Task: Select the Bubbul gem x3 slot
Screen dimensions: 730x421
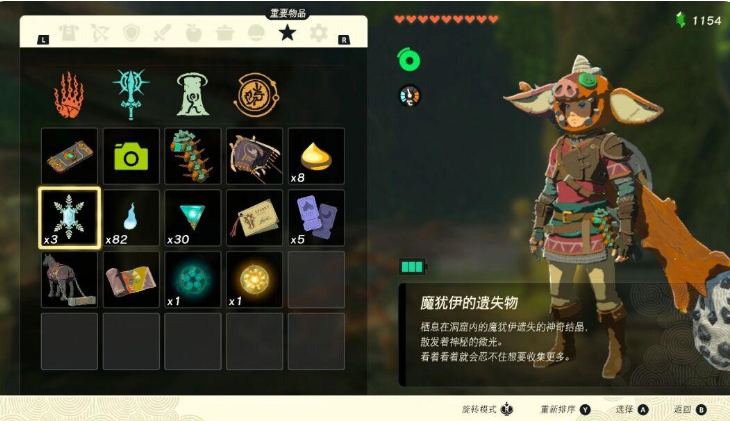Action: (69, 218)
